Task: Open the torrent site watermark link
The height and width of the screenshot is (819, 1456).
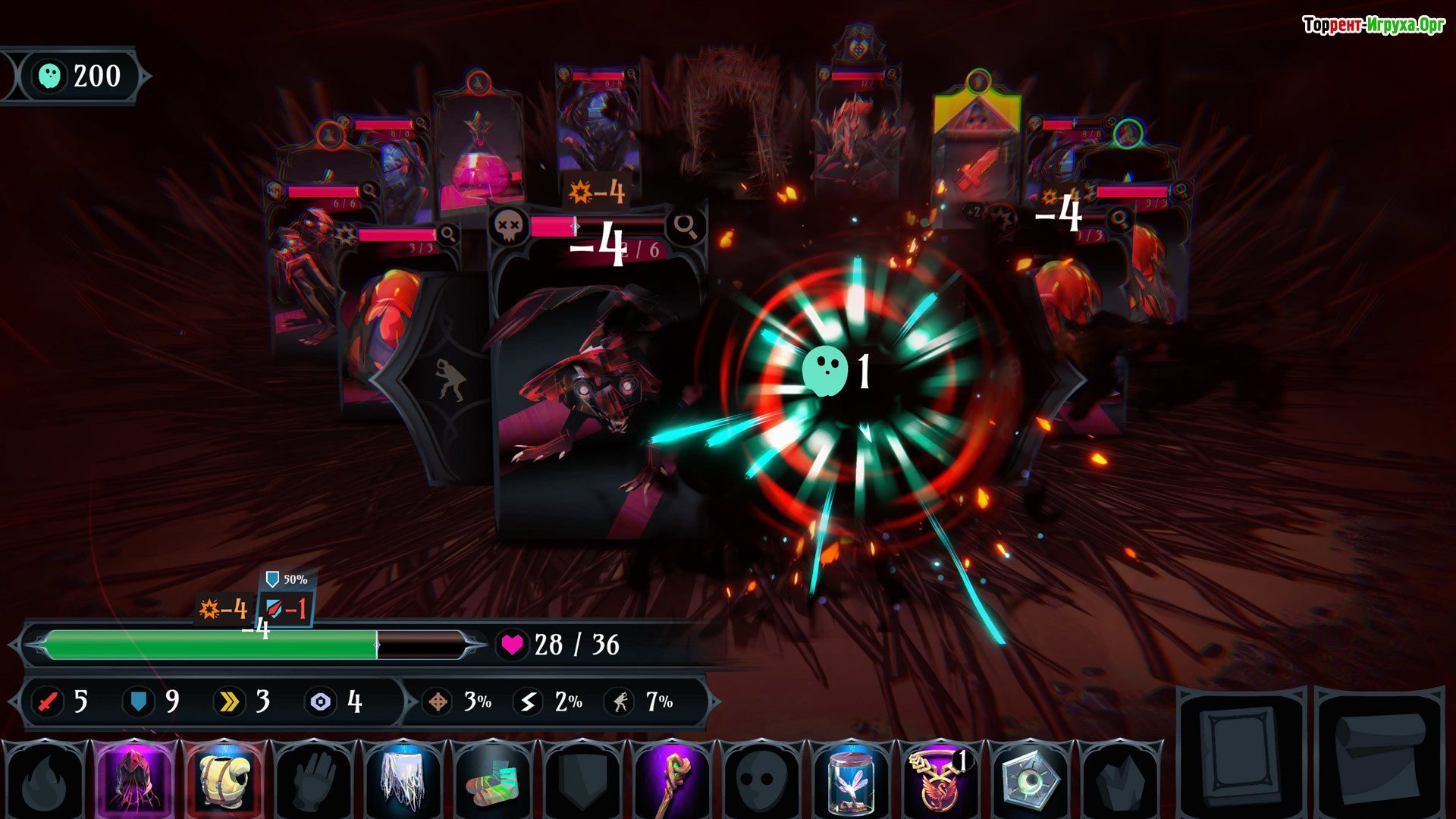Action: point(1373,26)
